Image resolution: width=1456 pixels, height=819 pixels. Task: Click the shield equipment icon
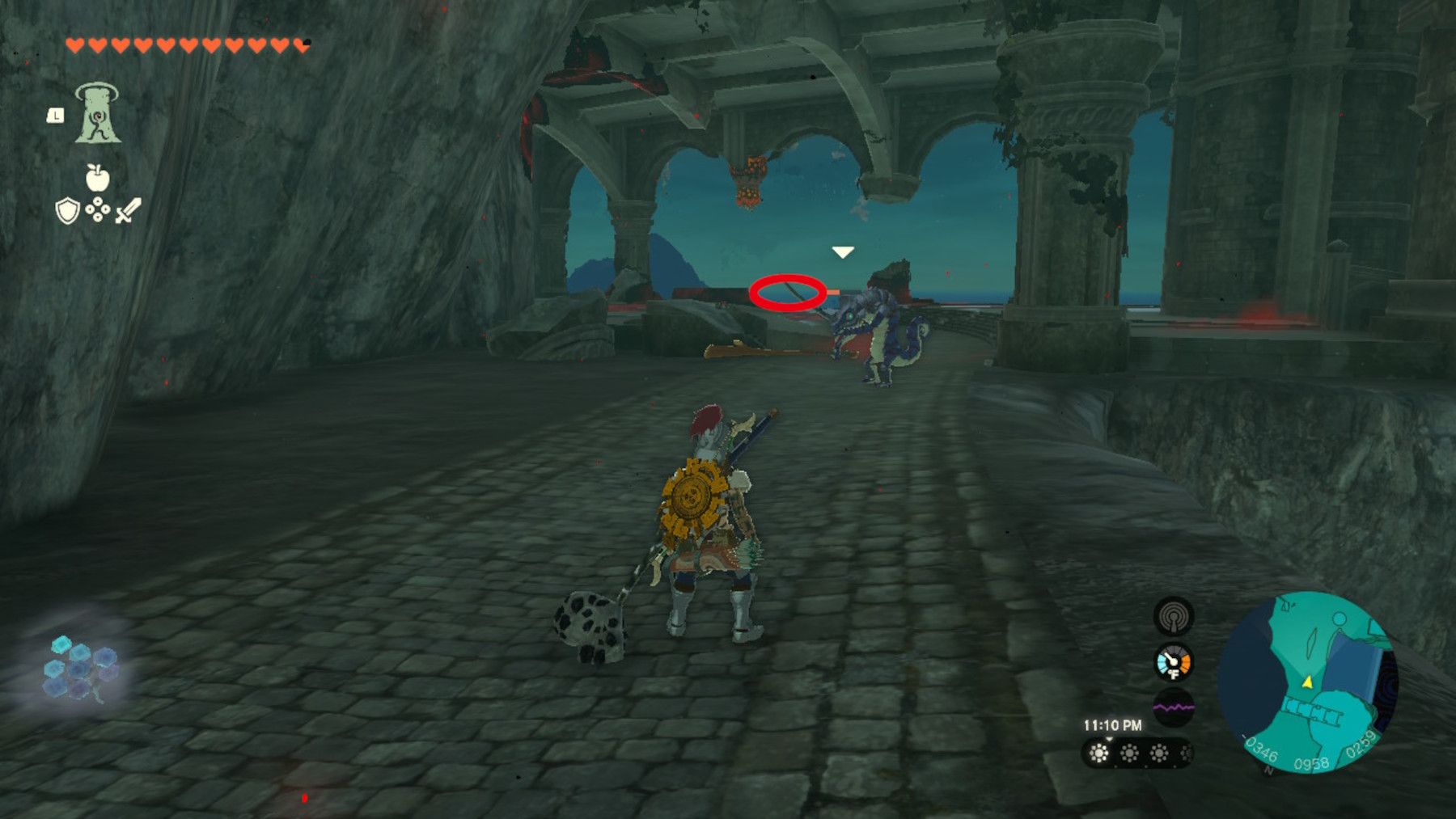(67, 210)
